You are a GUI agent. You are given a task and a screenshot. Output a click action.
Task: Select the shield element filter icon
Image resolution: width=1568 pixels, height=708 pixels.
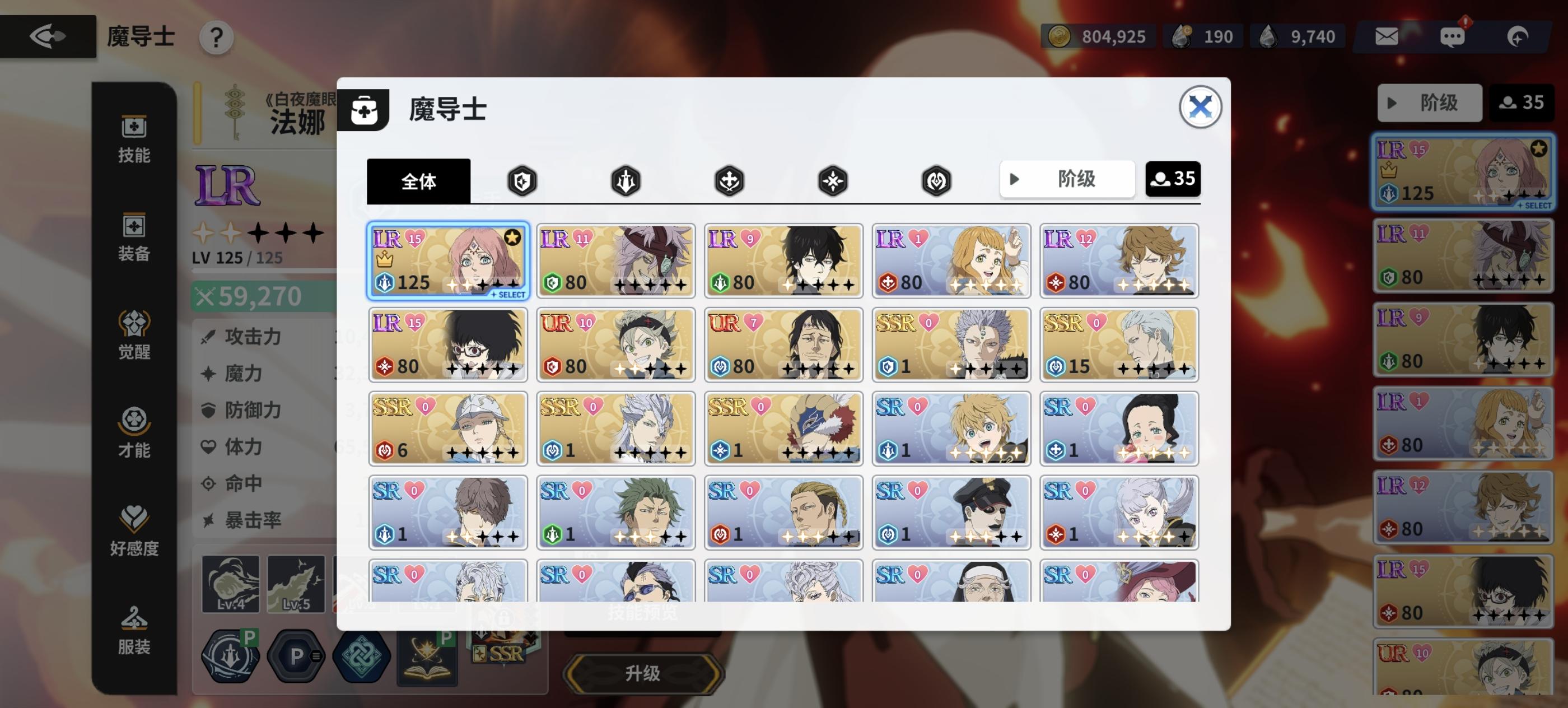pos(522,180)
